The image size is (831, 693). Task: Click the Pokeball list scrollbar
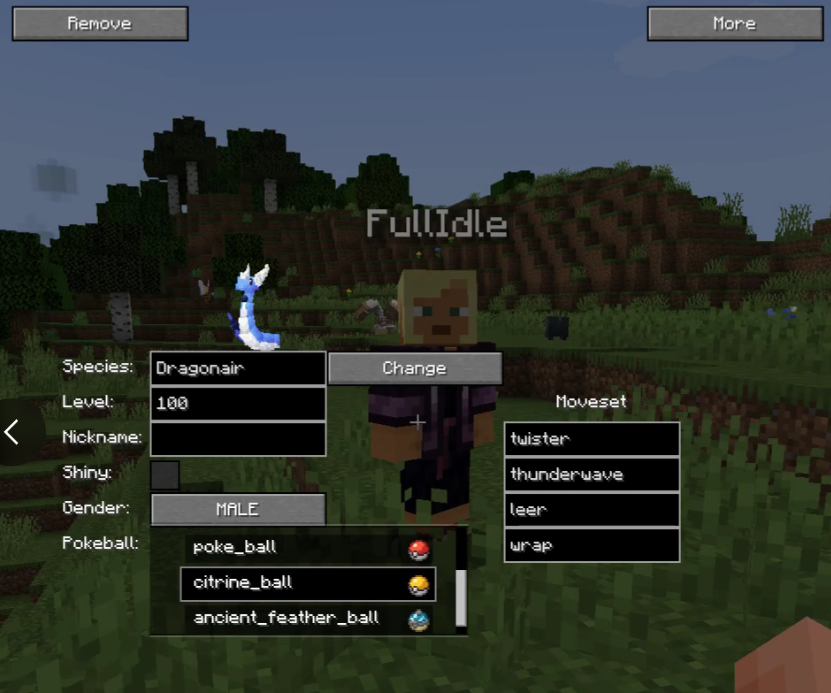pyautogui.click(x=461, y=597)
